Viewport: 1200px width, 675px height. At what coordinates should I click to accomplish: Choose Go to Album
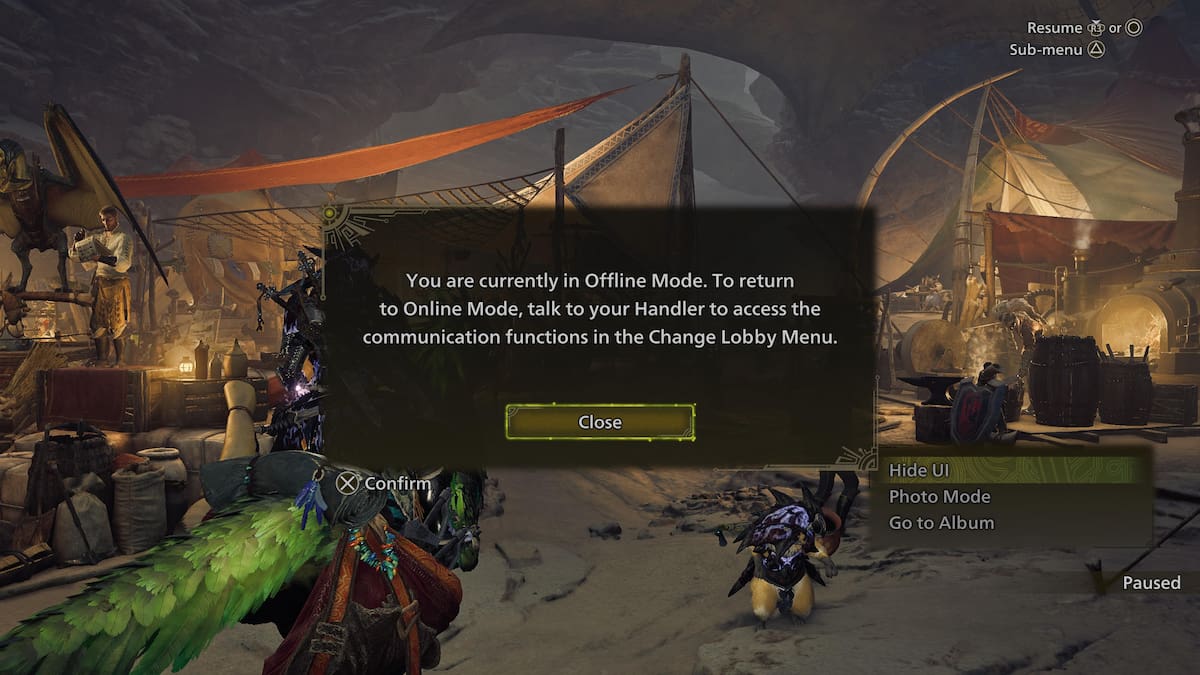[x=941, y=522]
